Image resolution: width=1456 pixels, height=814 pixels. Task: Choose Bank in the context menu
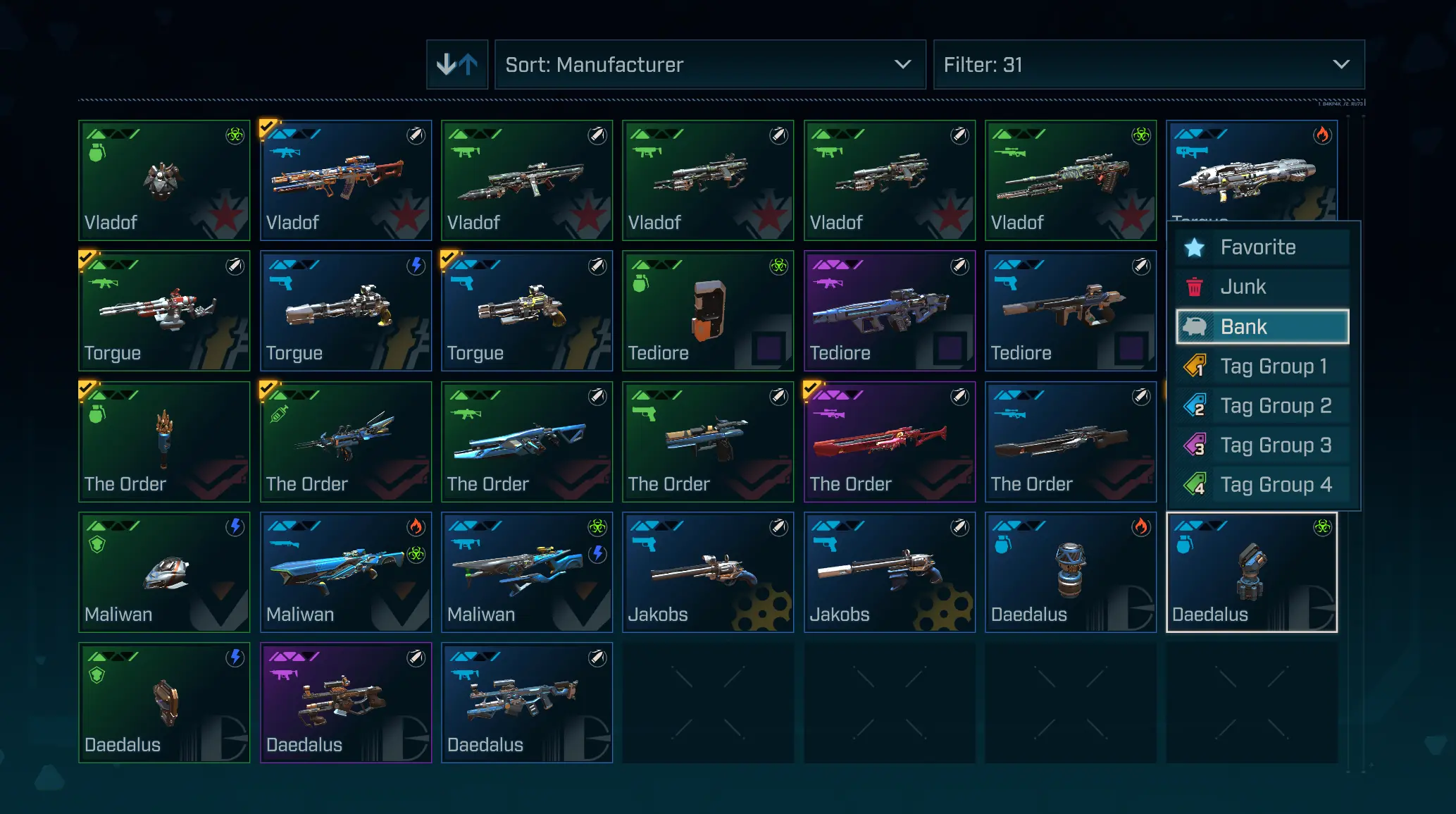click(1262, 327)
